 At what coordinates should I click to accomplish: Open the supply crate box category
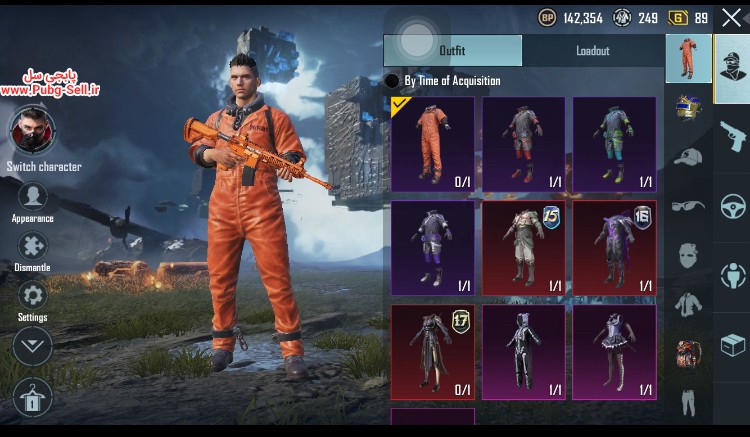tap(731, 345)
